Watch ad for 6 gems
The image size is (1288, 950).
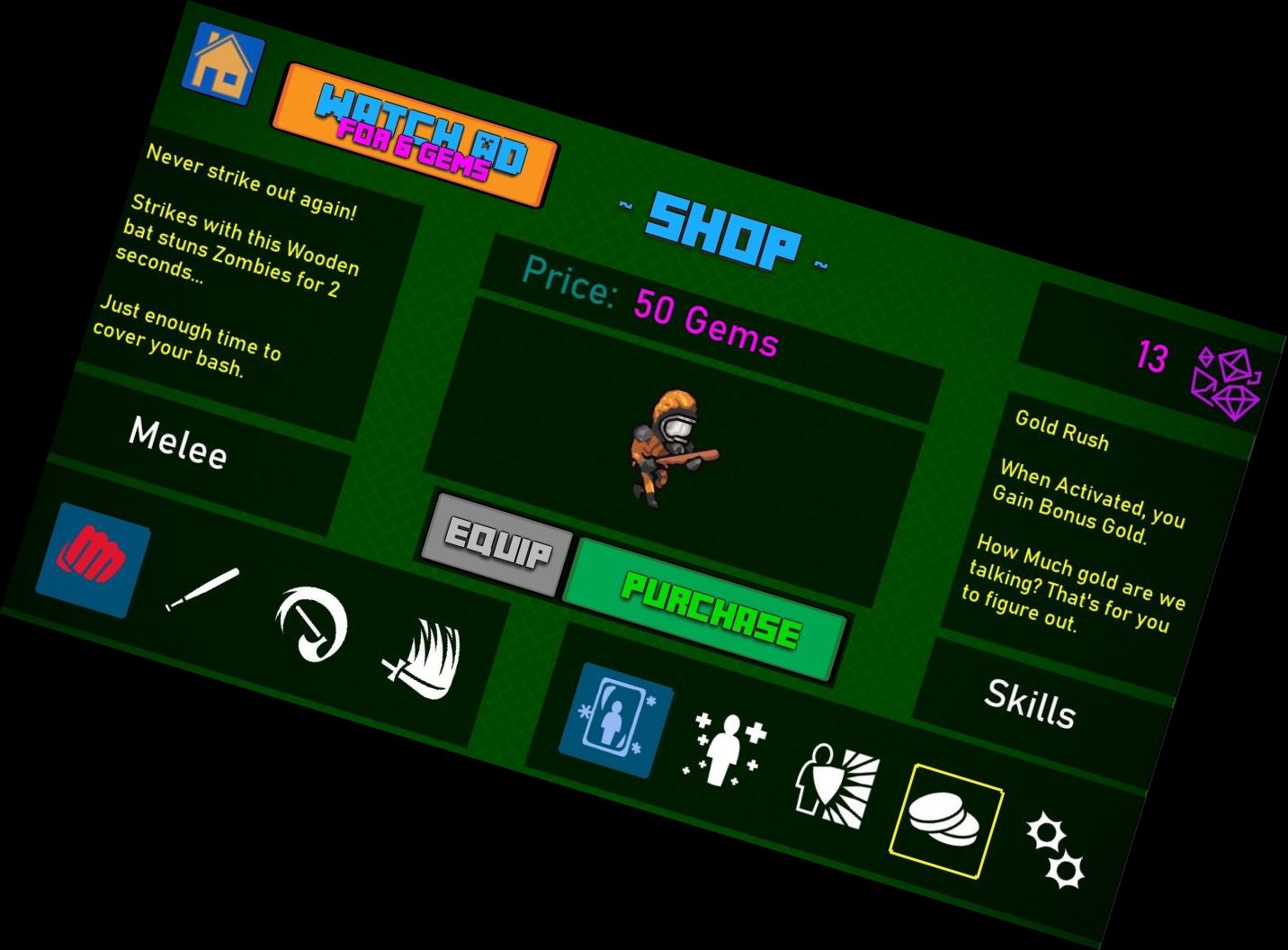pos(416,135)
